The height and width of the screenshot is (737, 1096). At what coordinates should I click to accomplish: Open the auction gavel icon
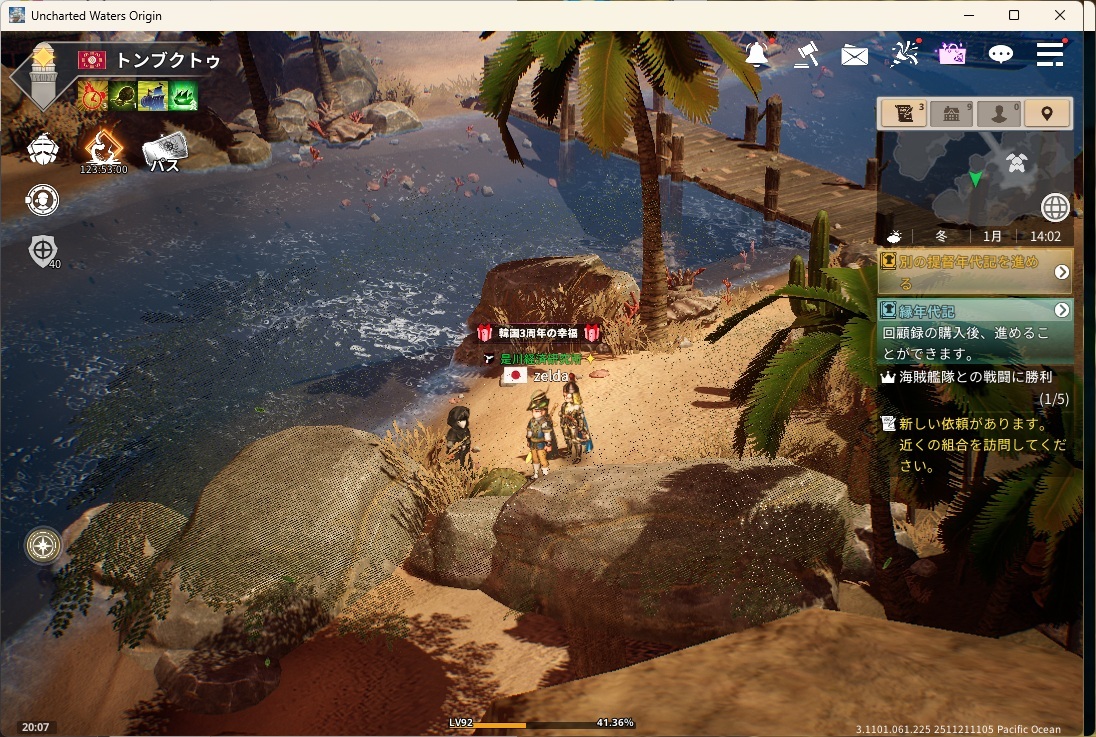807,54
